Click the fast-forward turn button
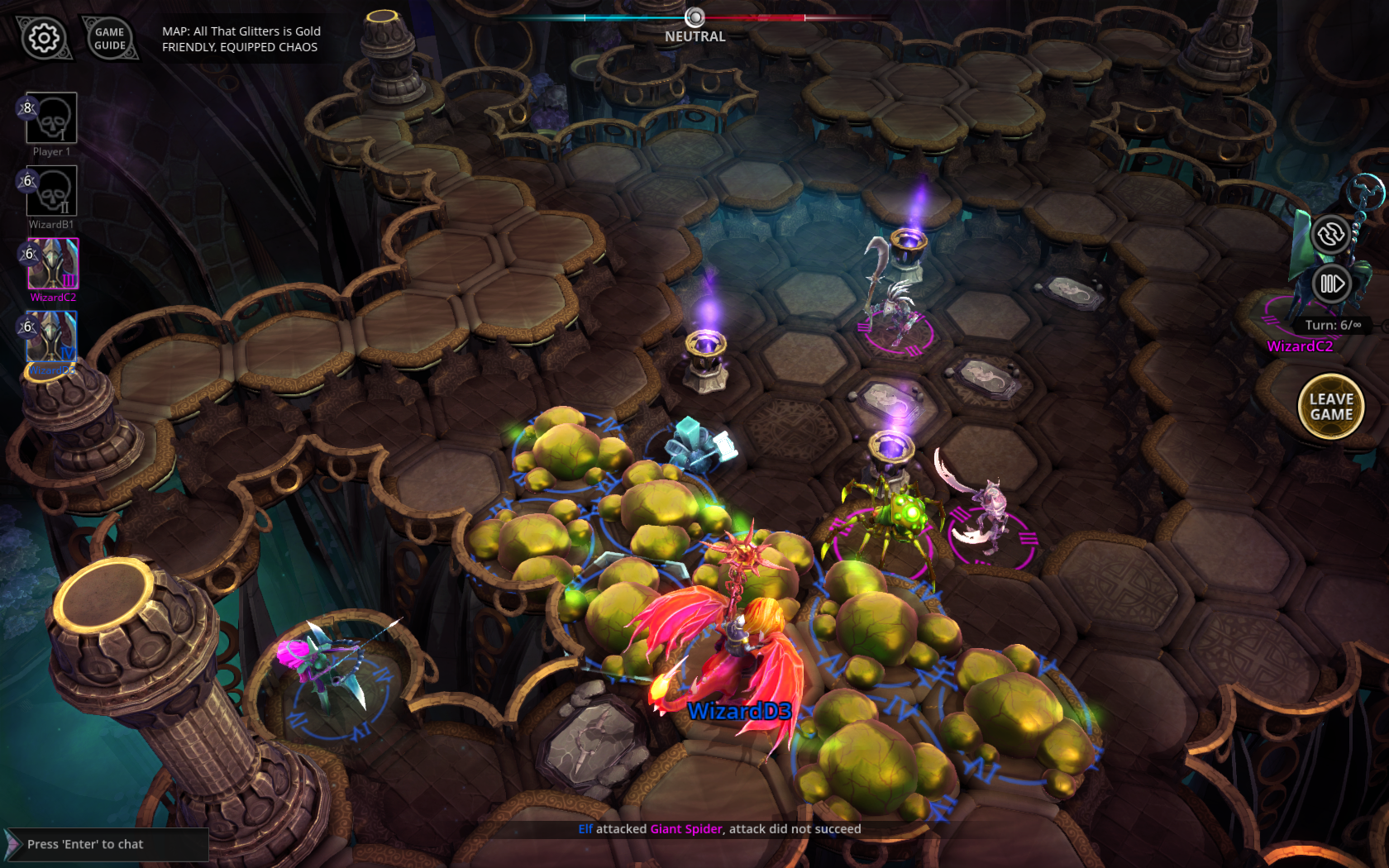Screen dimensions: 1389x868 pos(1331,284)
